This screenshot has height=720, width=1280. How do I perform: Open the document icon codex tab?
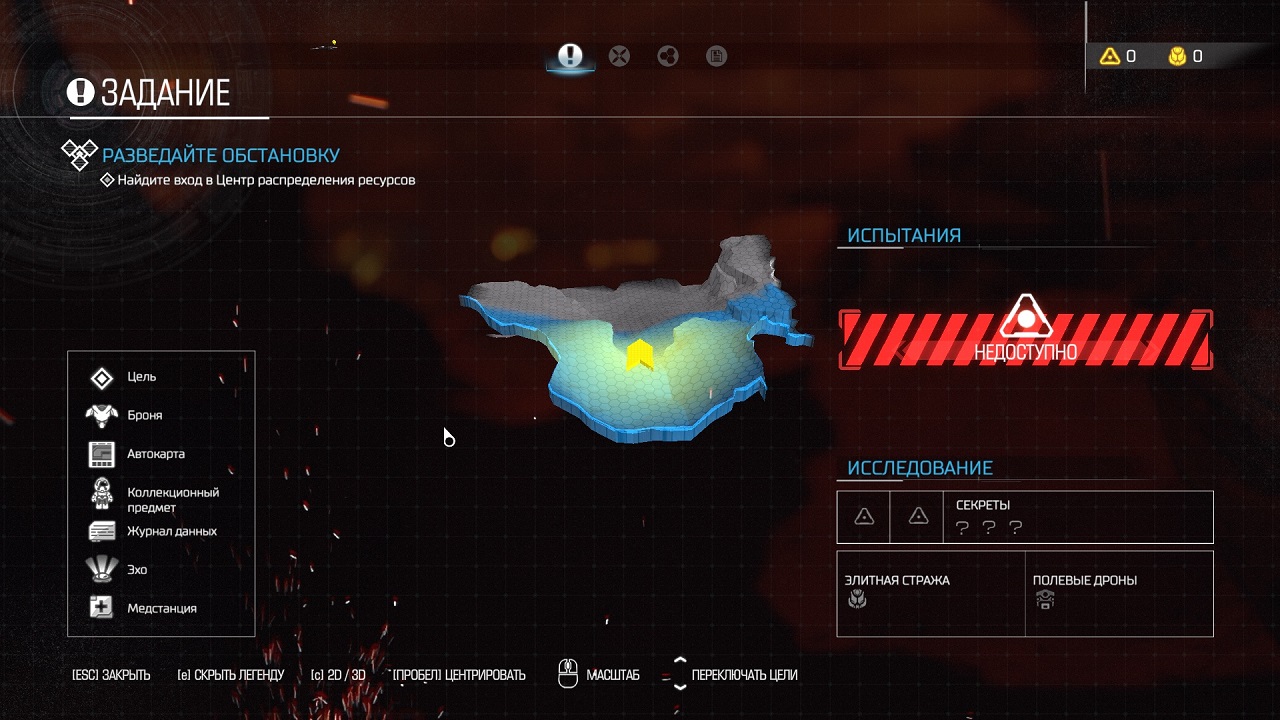[716, 56]
